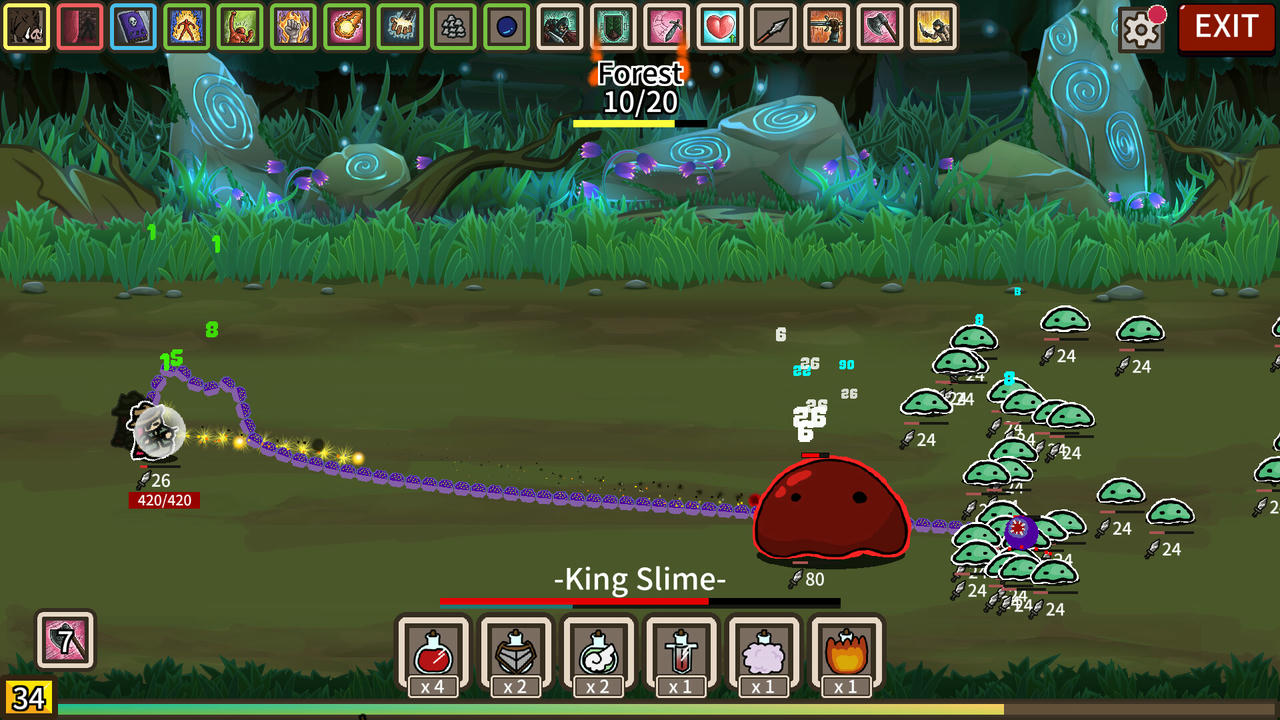Use the armor potion

point(517,652)
